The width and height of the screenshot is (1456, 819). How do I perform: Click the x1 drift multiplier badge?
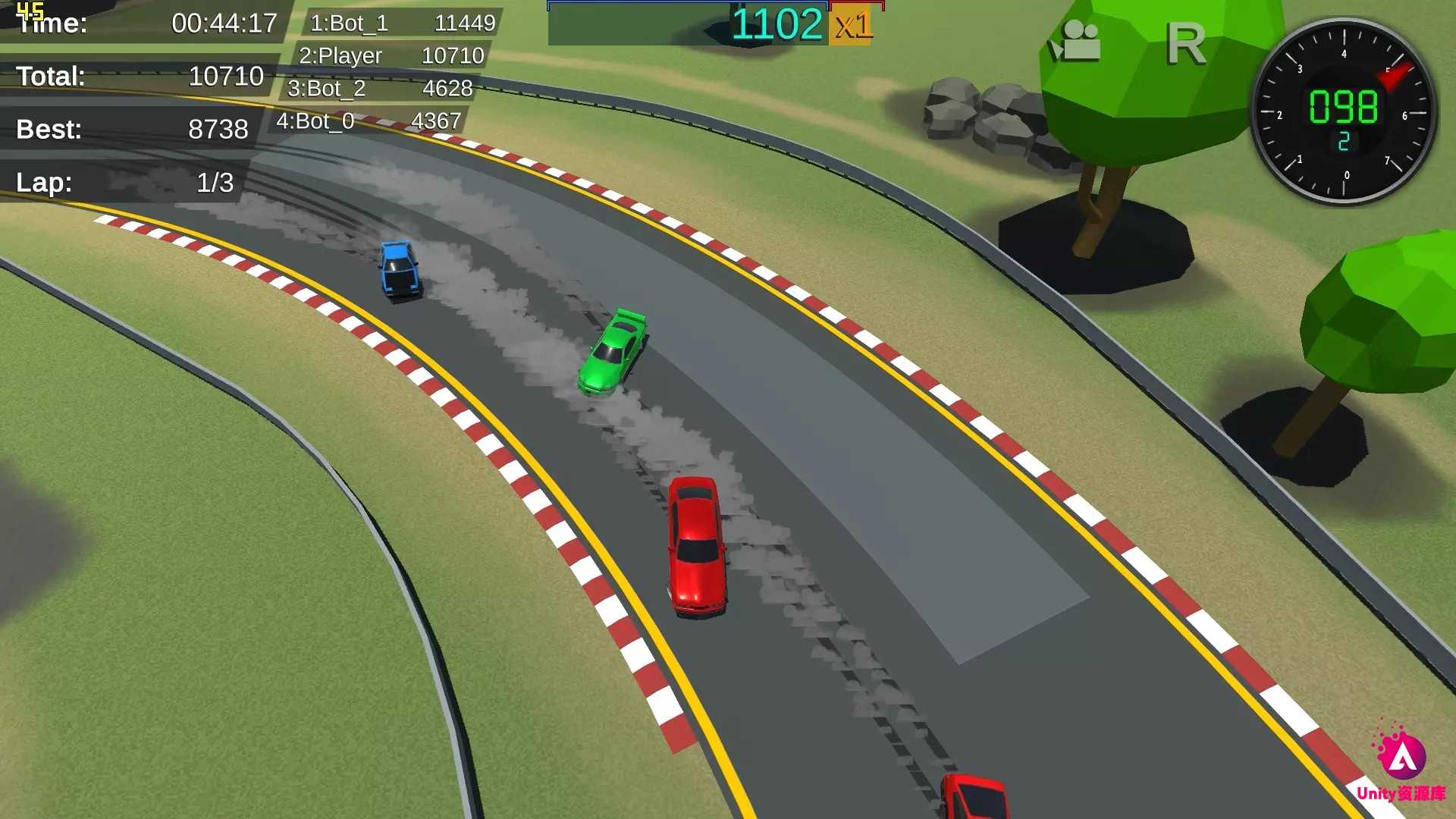point(852,24)
